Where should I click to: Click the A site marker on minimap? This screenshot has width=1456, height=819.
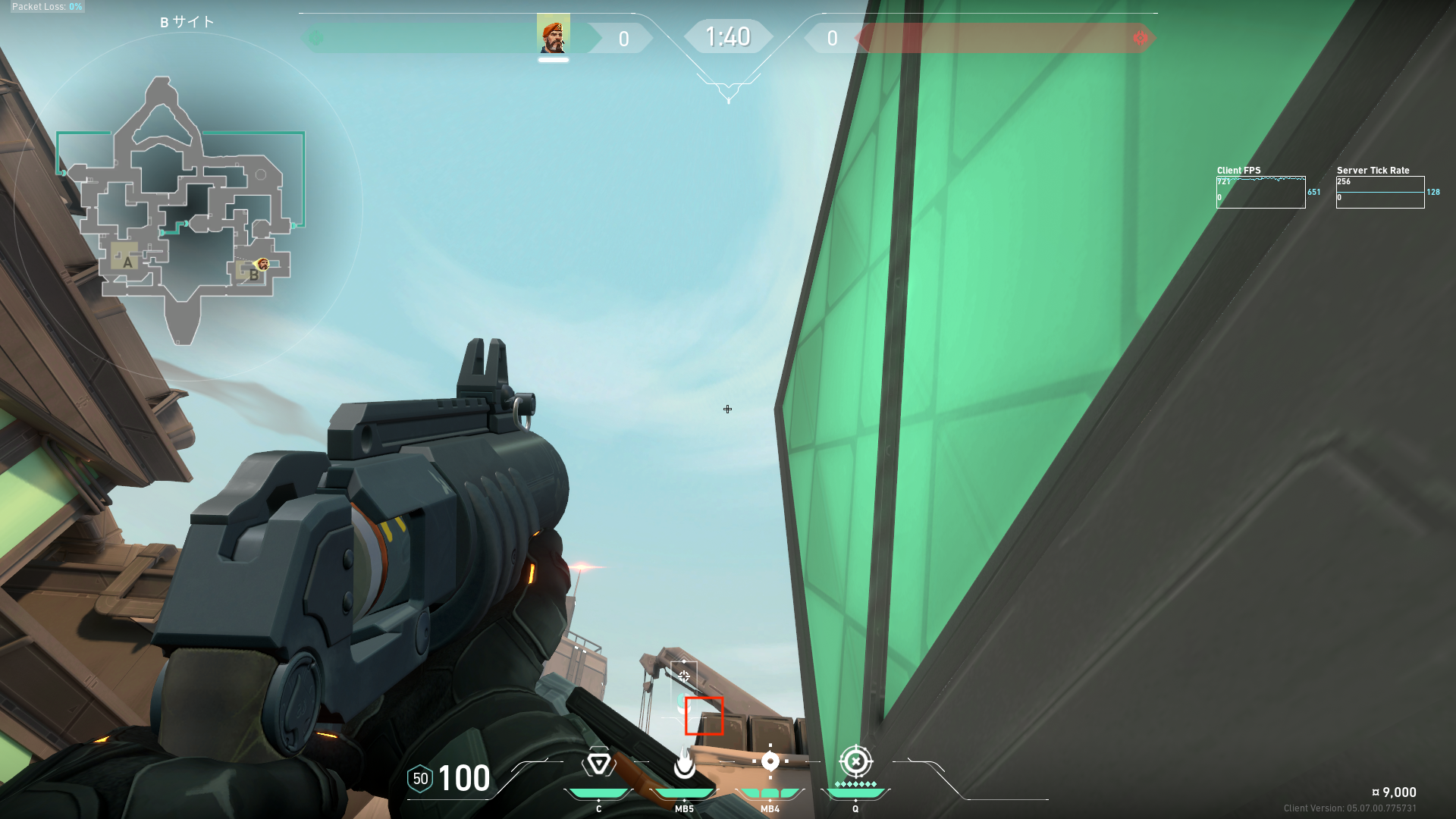tap(127, 262)
